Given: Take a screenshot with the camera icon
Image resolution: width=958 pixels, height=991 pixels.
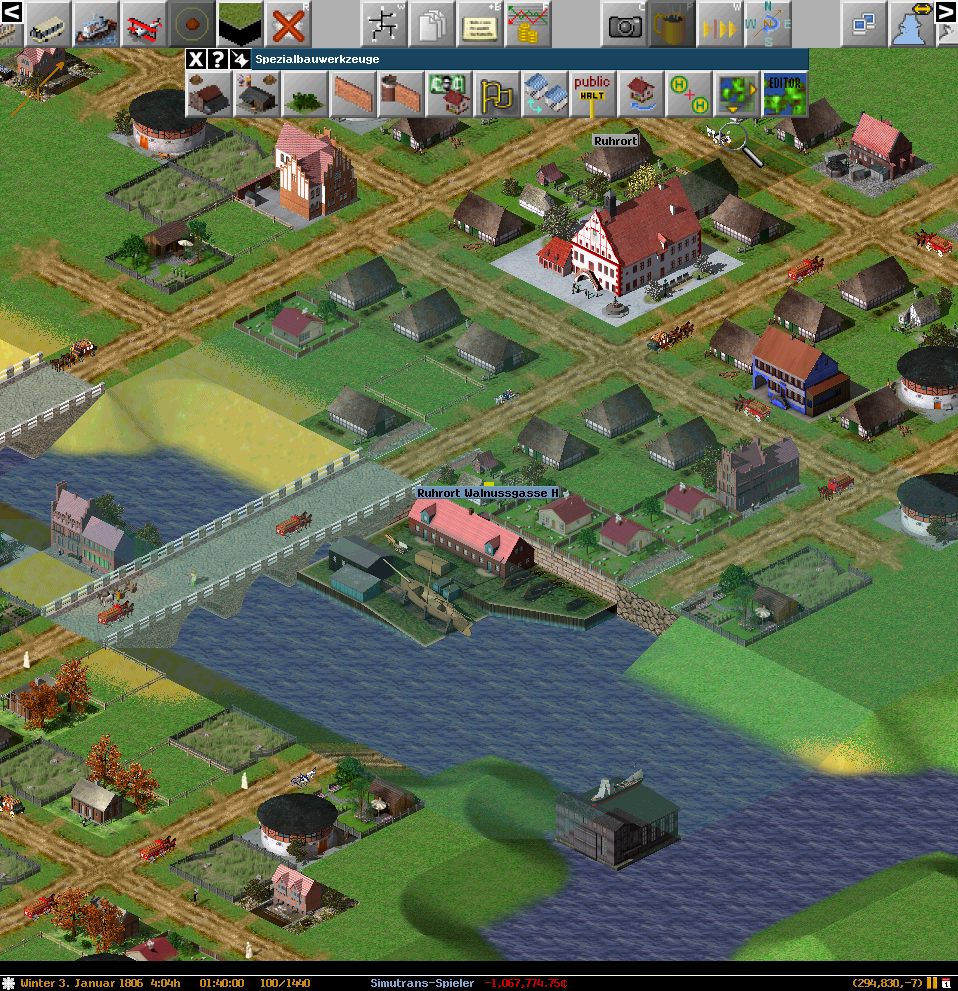Looking at the screenshot, I should [x=625, y=23].
